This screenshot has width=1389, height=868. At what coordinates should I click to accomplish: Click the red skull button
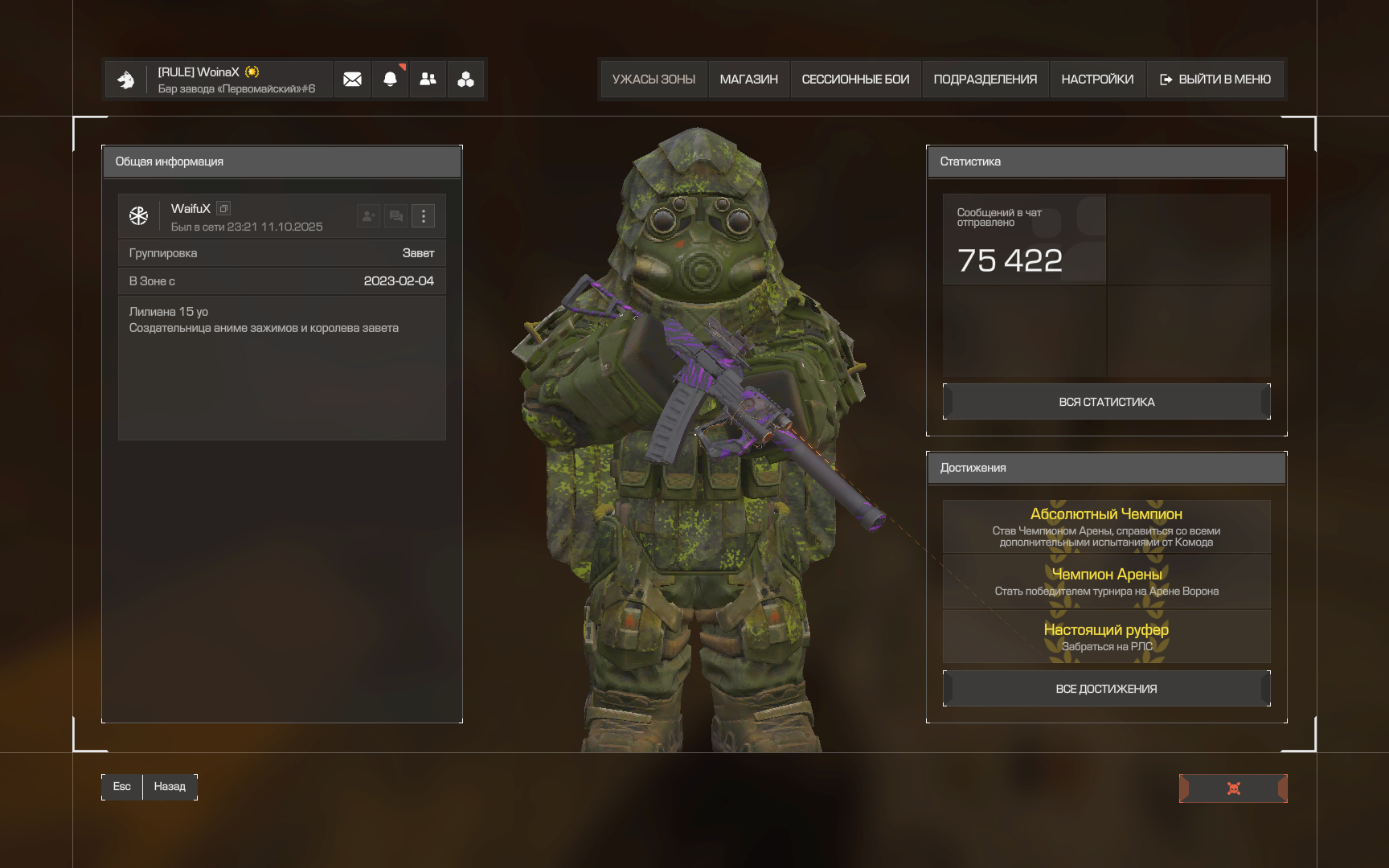click(x=1233, y=788)
